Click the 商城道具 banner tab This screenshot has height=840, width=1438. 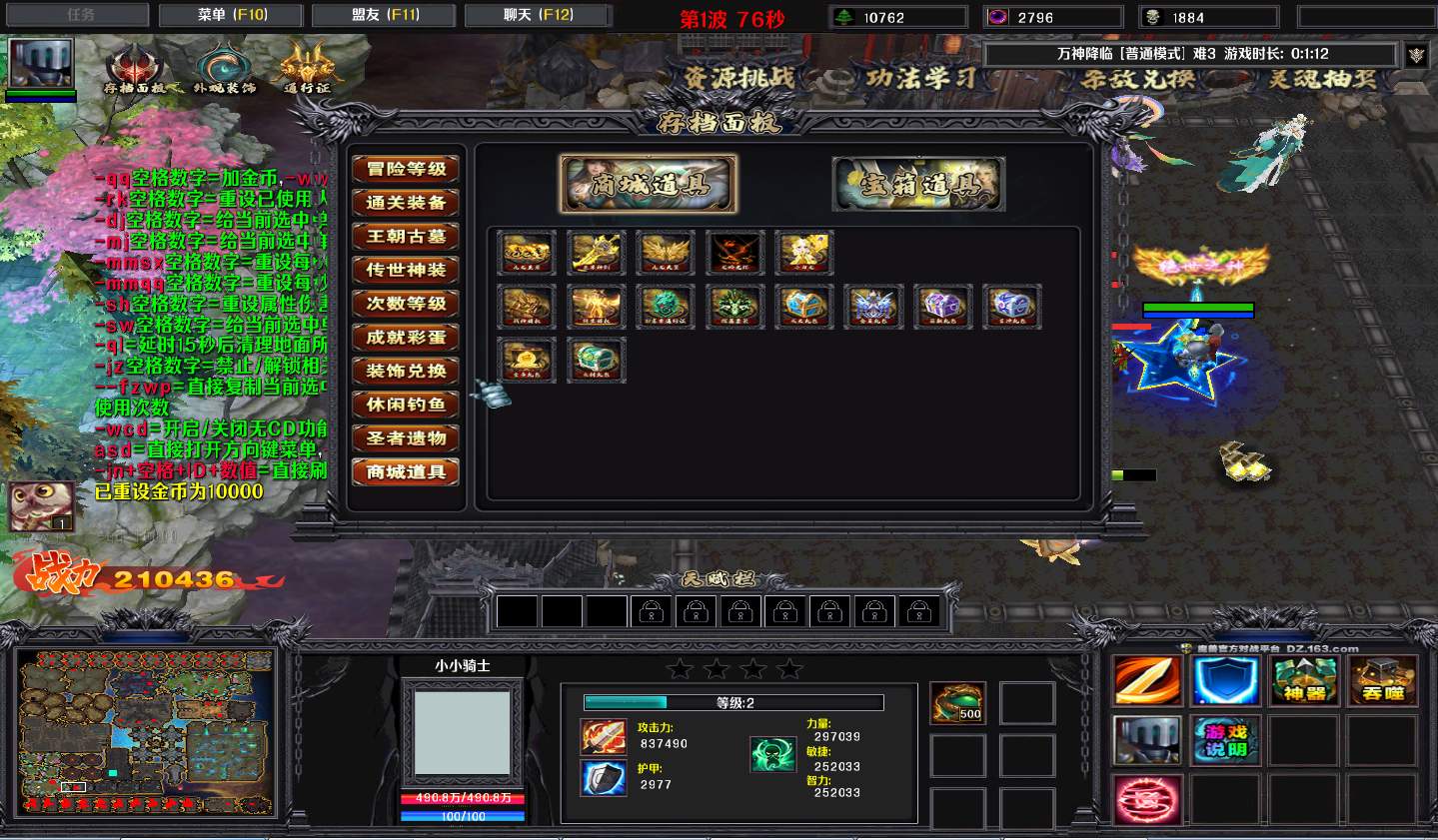(649, 184)
